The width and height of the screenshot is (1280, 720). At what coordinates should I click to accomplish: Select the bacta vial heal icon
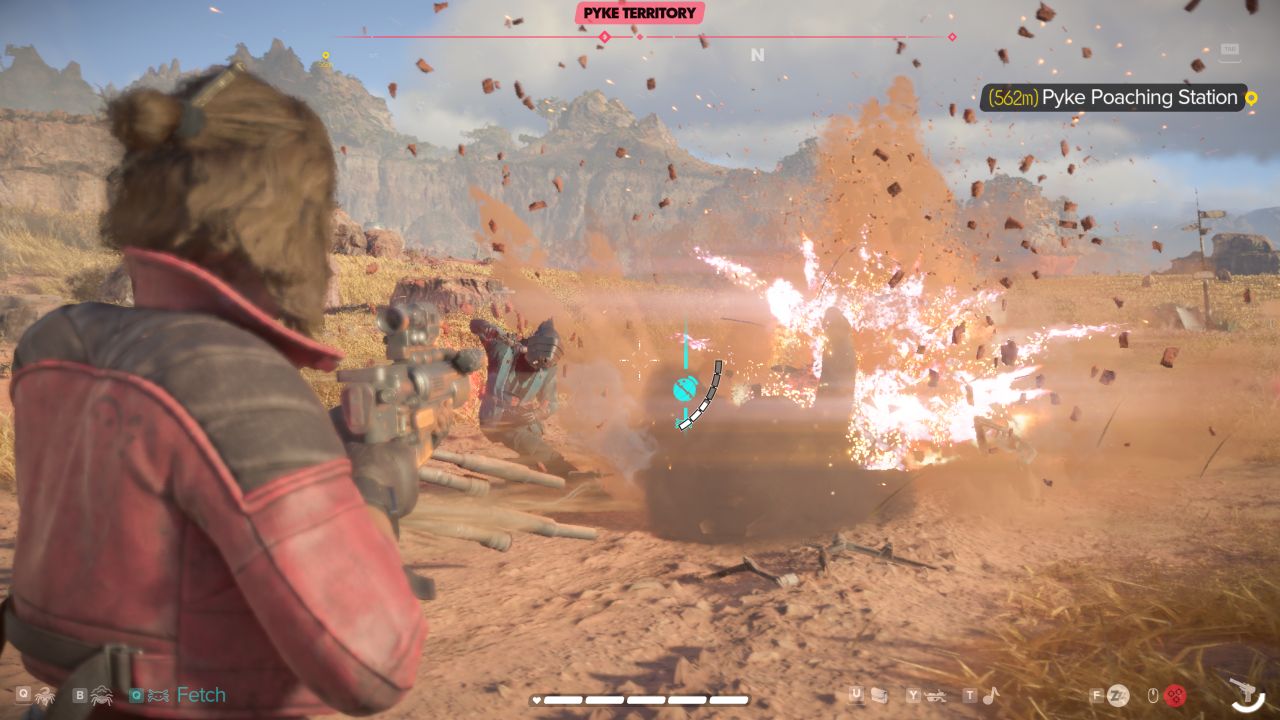[x=879, y=695]
